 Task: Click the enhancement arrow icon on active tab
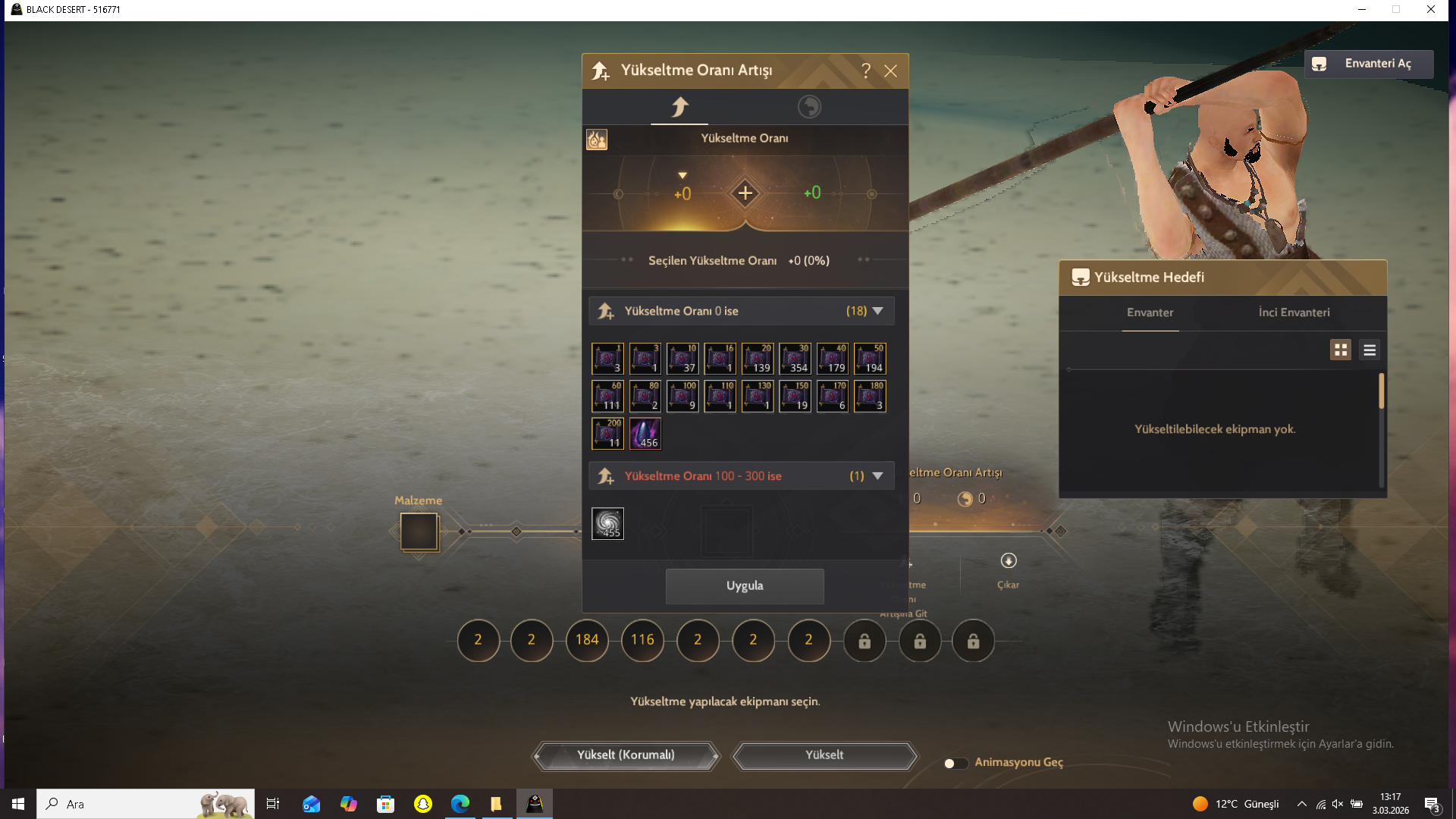point(679,107)
